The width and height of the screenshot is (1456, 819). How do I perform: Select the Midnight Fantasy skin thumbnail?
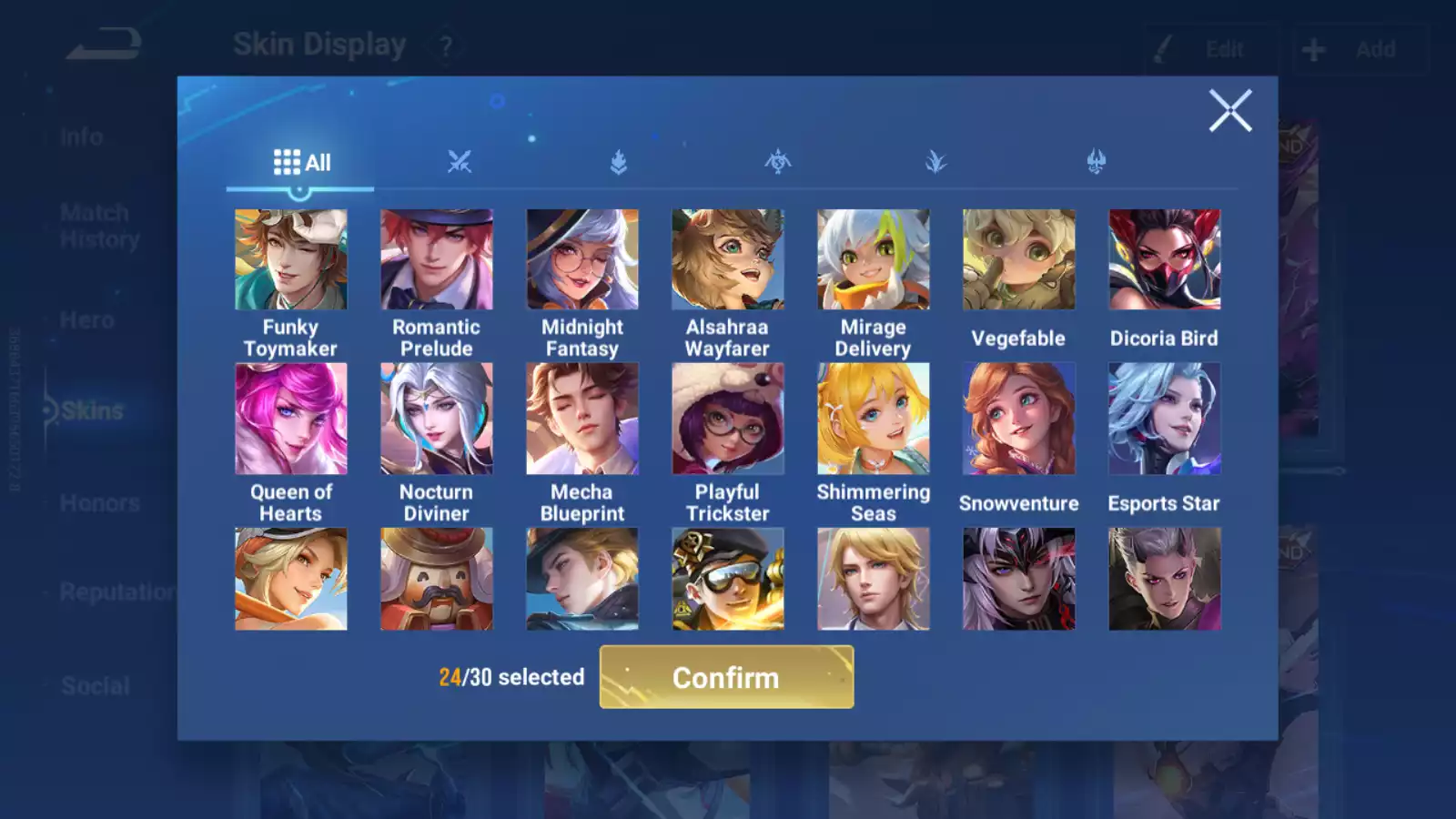click(581, 258)
